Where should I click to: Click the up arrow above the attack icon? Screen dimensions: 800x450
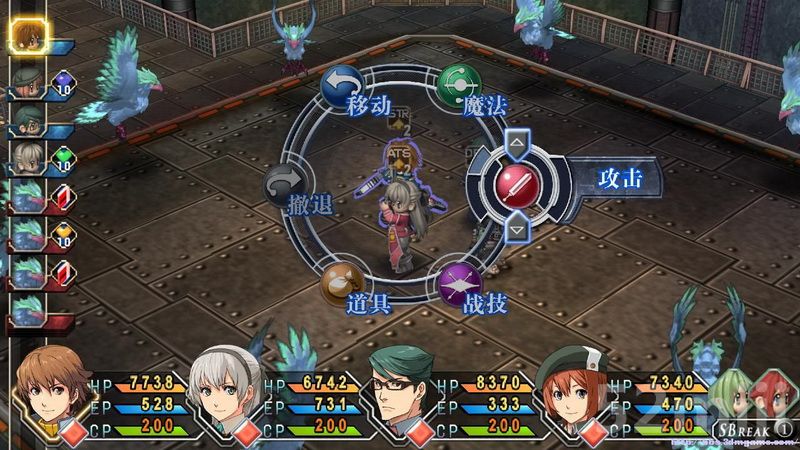coord(518,144)
